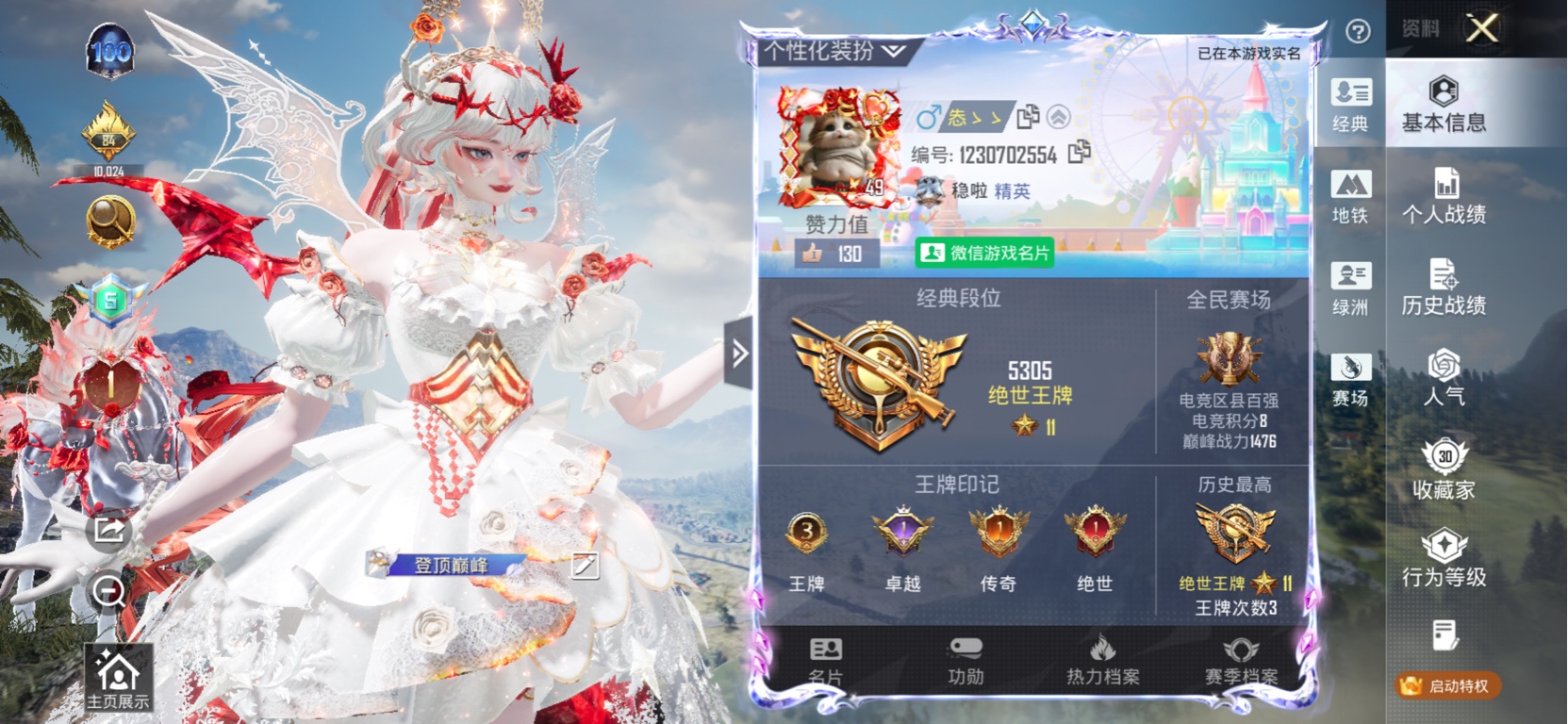Open the 功勋 merit tab
This screenshot has height=724, width=1568.
tap(966, 662)
